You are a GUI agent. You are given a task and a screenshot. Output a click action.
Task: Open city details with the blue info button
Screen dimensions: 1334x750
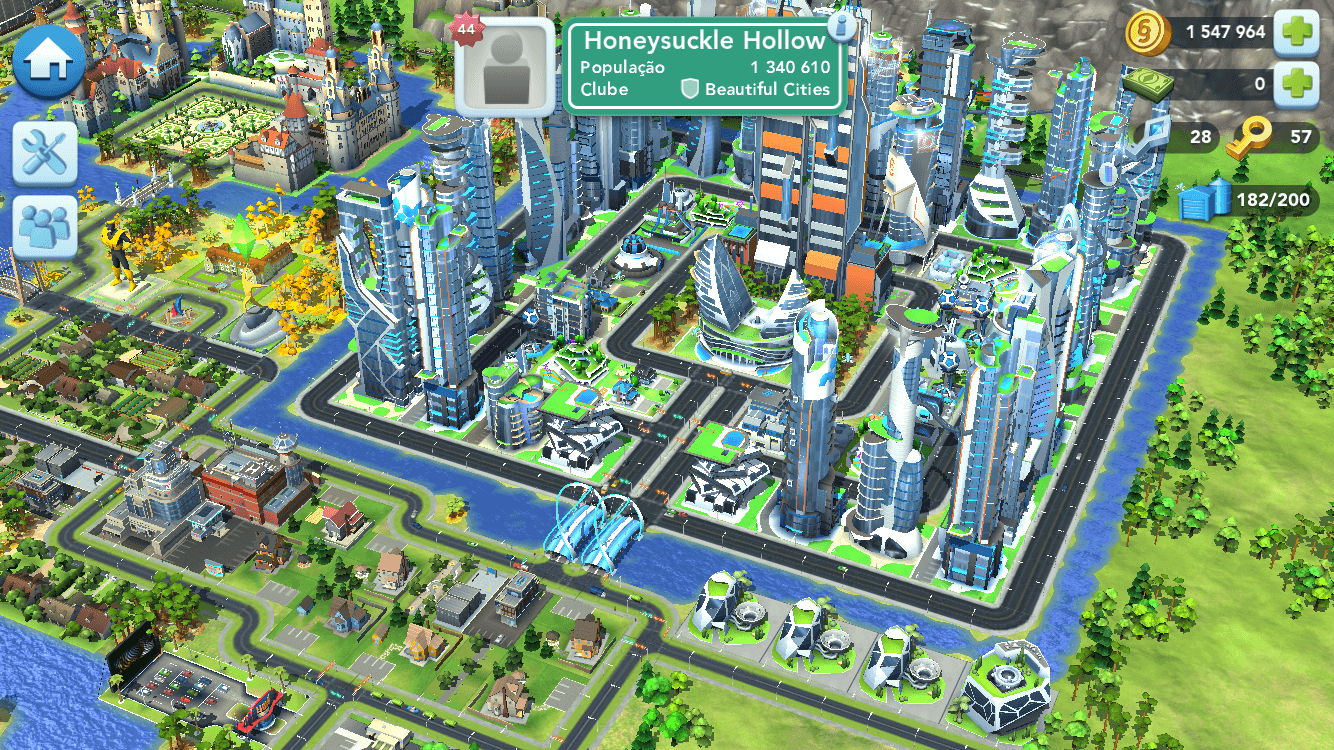pos(843,26)
